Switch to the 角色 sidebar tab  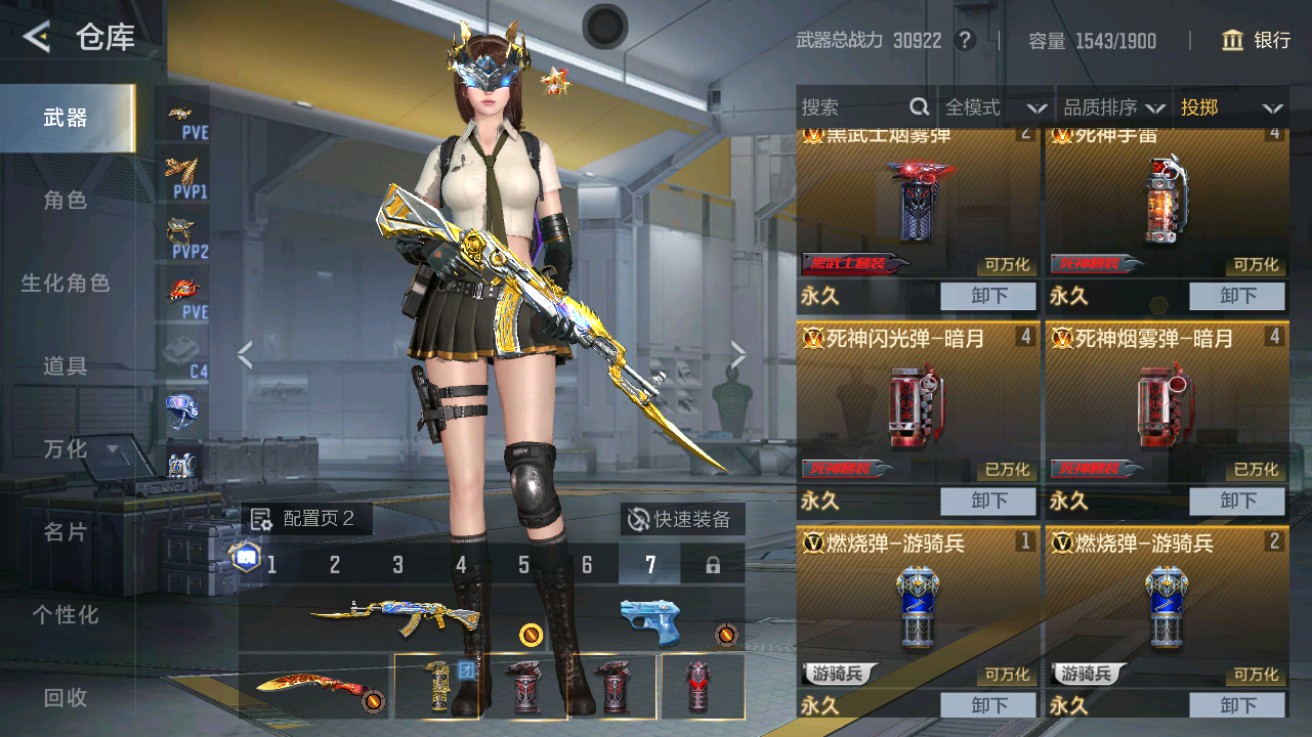[64, 200]
